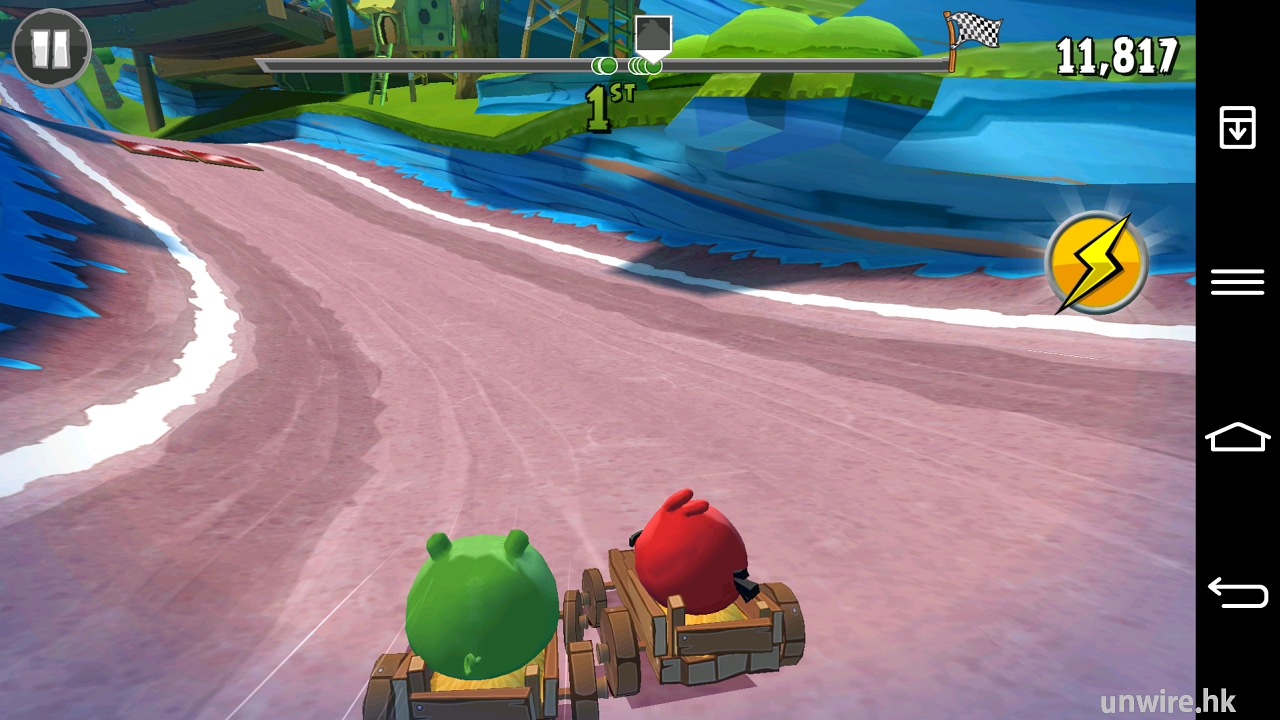This screenshot has height=720, width=1280.
Task: Tap the download arrow box icon
Action: click(x=1237, y=128)
